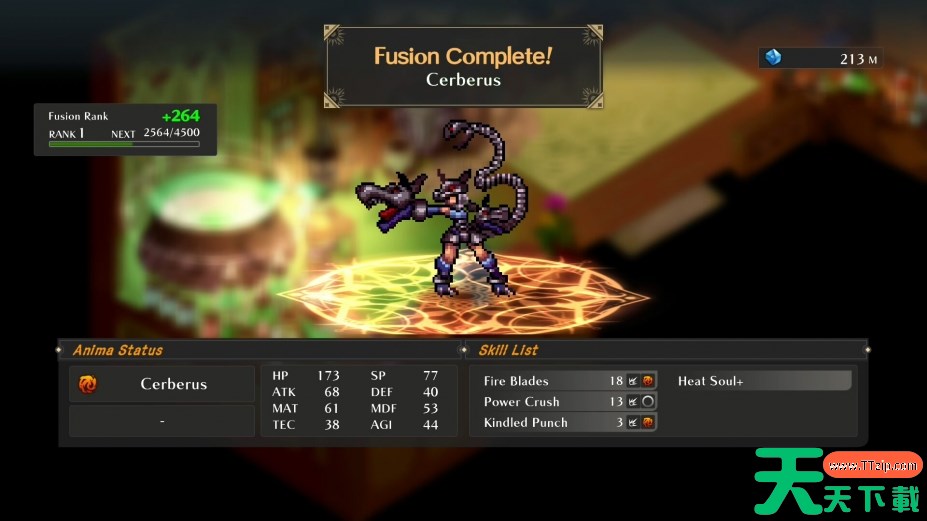The width and height of the screenshot is (927, 521).
Task: Click the Fusion Complete Cerberus banner
Action: [463, 67]
